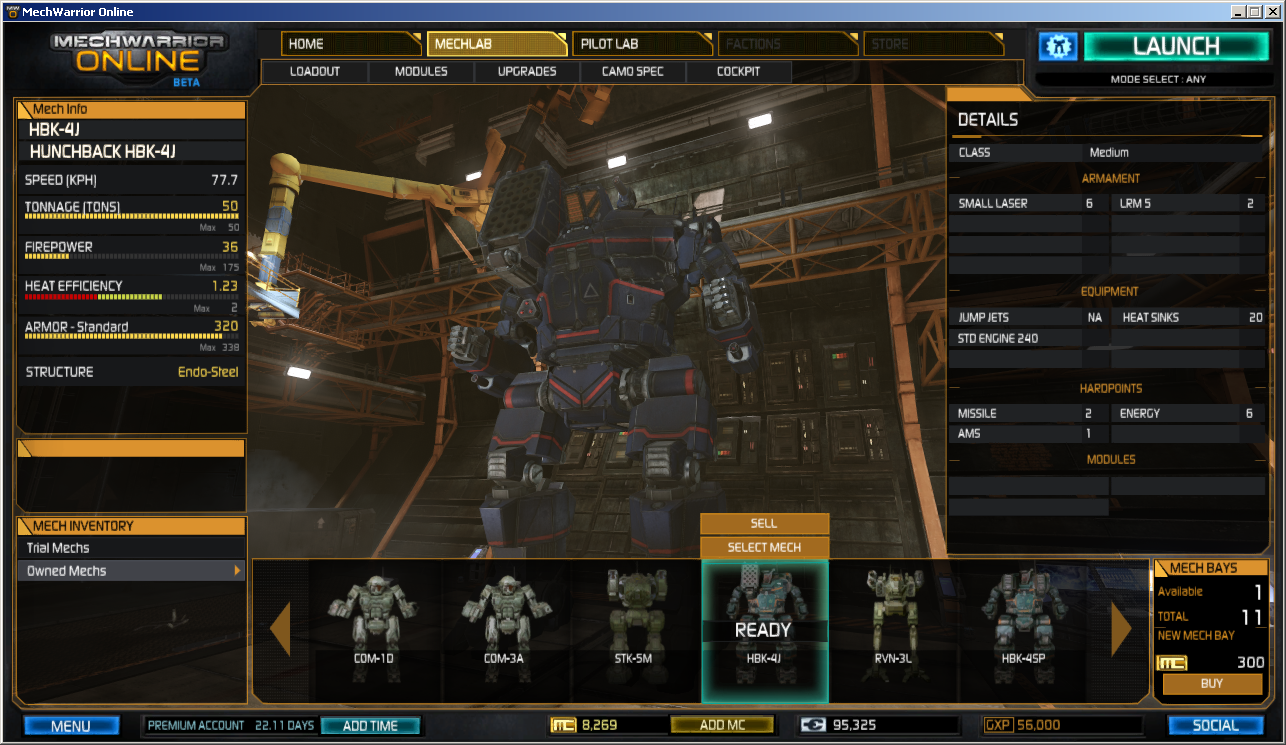Viewport: 1286px width, 745px height.
Task: Go to the UPGRADES section
Action: tap(527, 72)
